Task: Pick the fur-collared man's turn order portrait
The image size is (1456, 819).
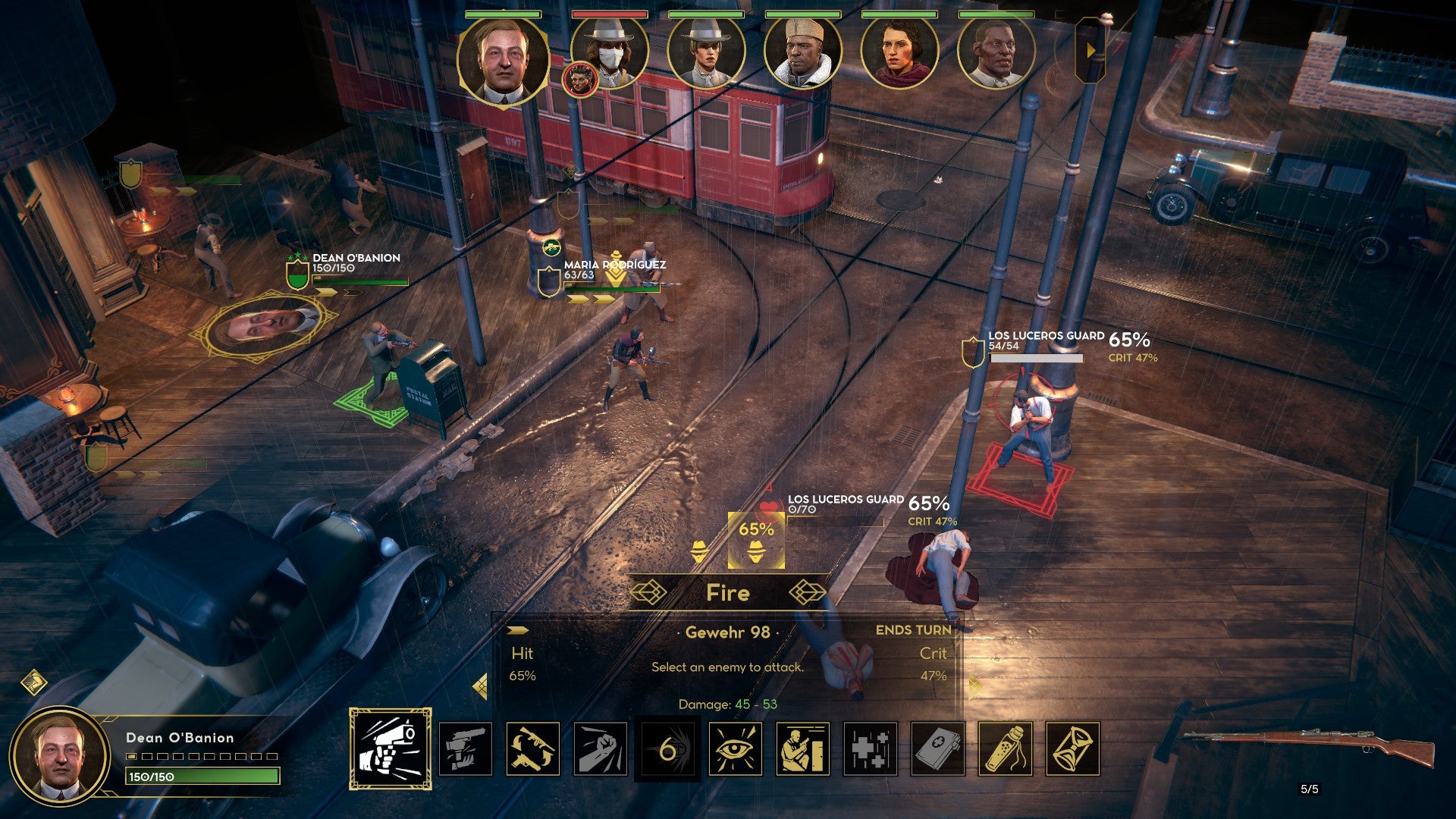Action: (803, 53)
